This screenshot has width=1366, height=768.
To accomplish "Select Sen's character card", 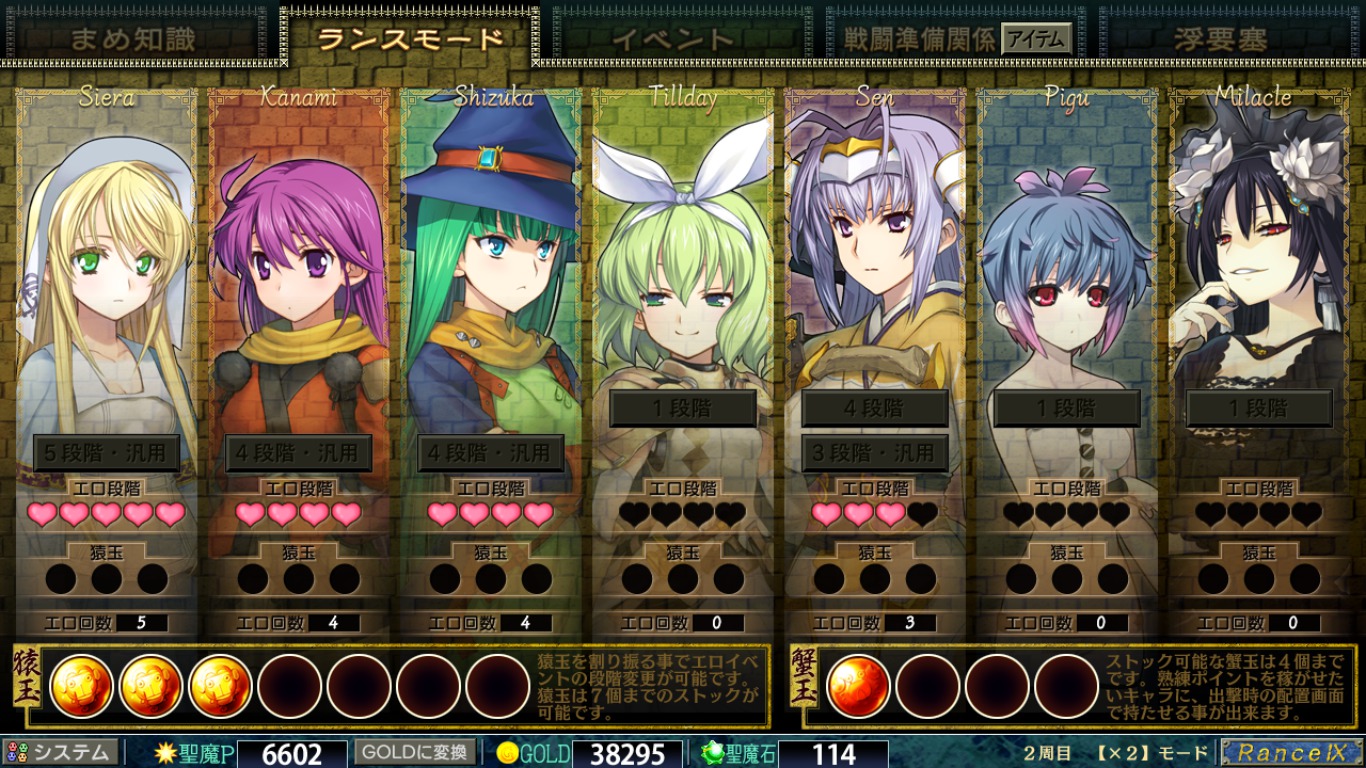I will (x=874, y=260).
